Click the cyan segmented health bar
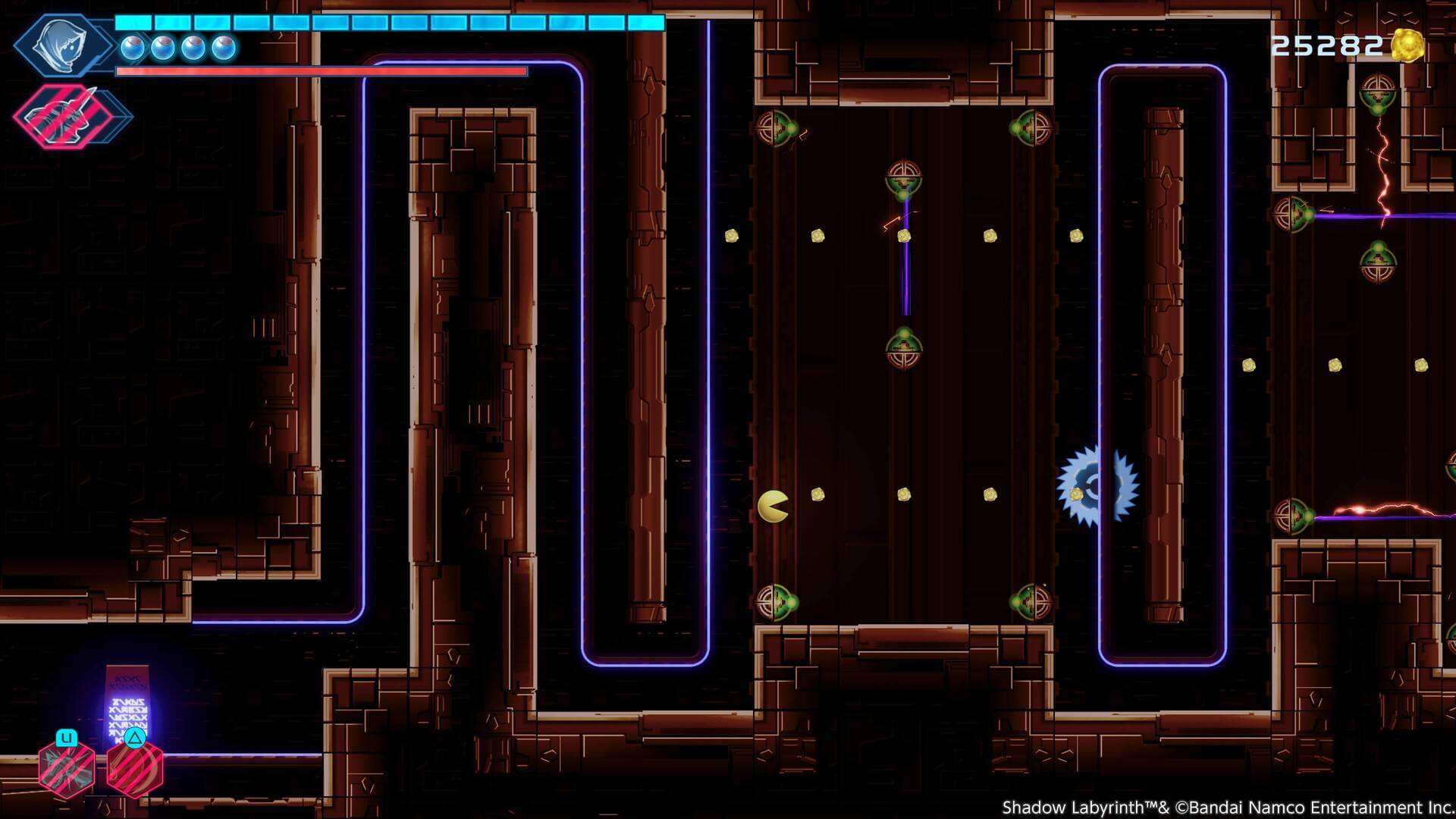1456x819 pixels. pos(387,24)
